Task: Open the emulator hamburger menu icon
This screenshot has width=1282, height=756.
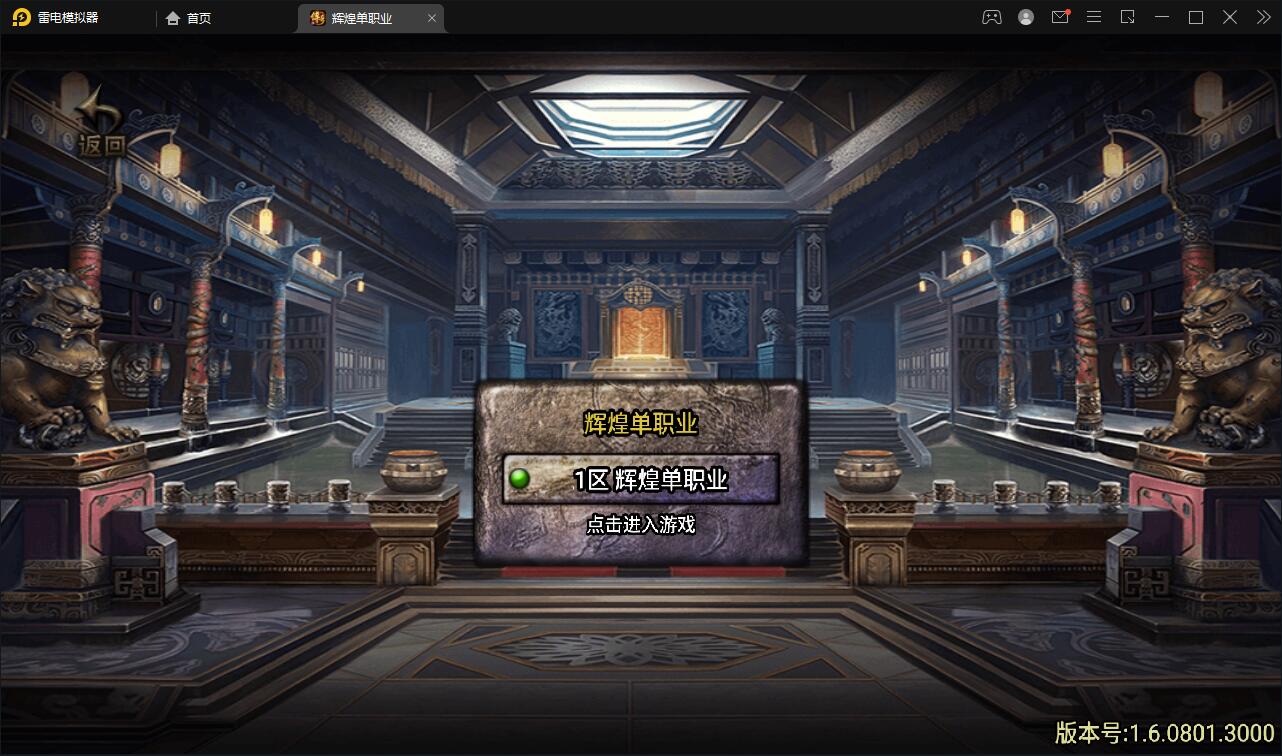Action: (x=1094, y=17)
